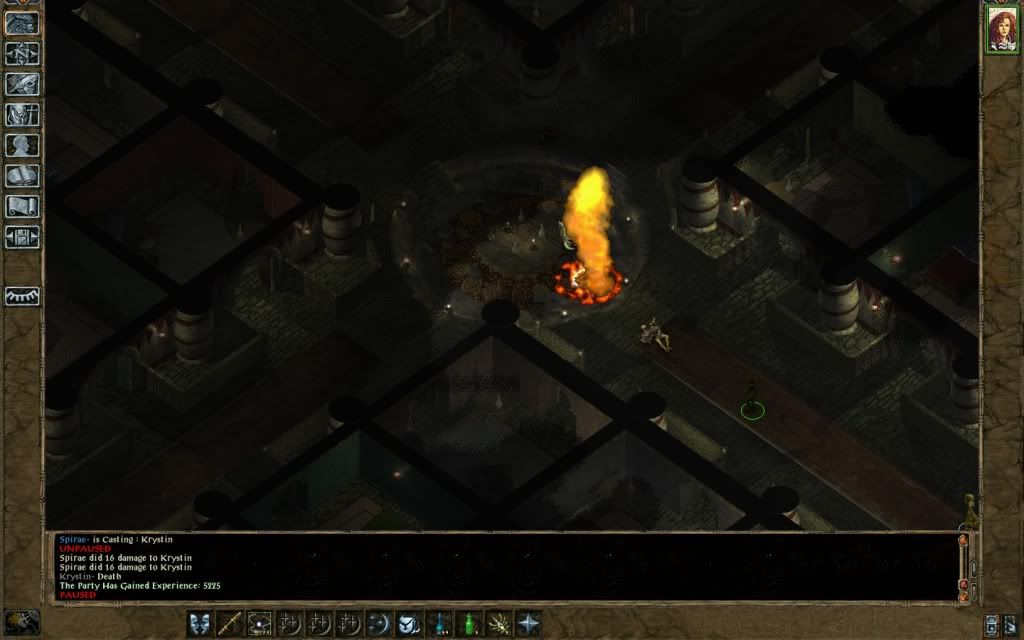Use the green potion quick item
The height and width of the screenshot is (640, 1024).
pyautogui.click(x=468, y=623)
